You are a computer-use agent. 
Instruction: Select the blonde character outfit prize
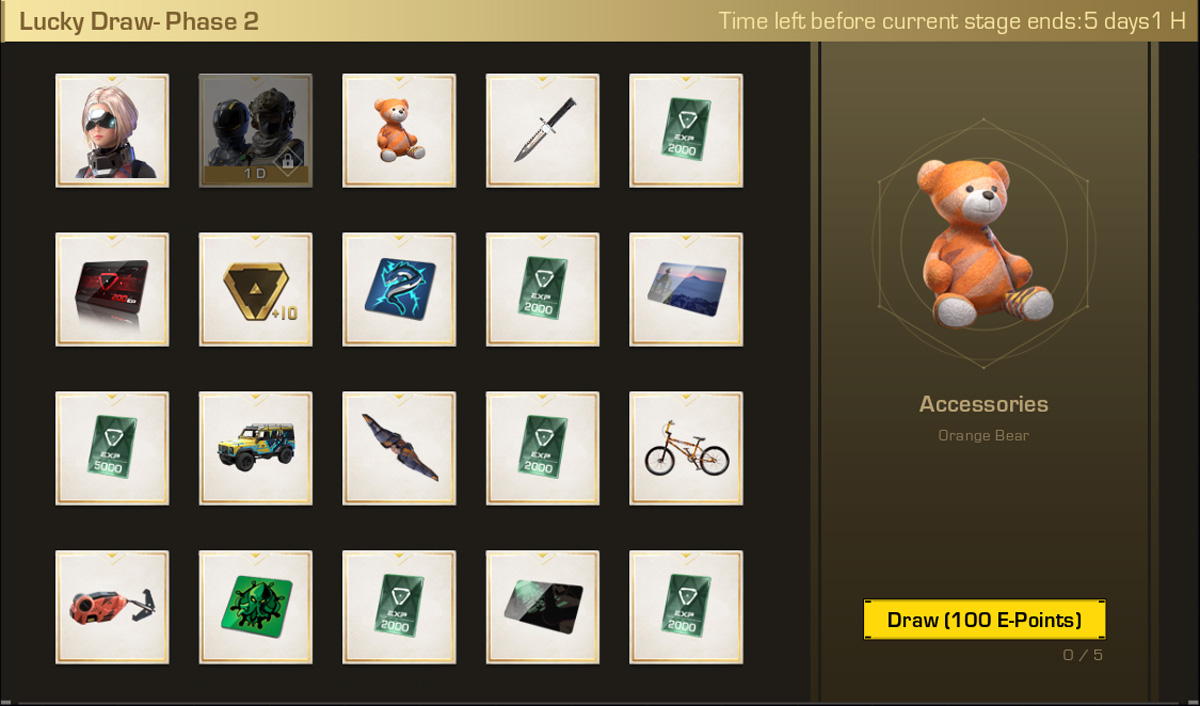(112, 130)
